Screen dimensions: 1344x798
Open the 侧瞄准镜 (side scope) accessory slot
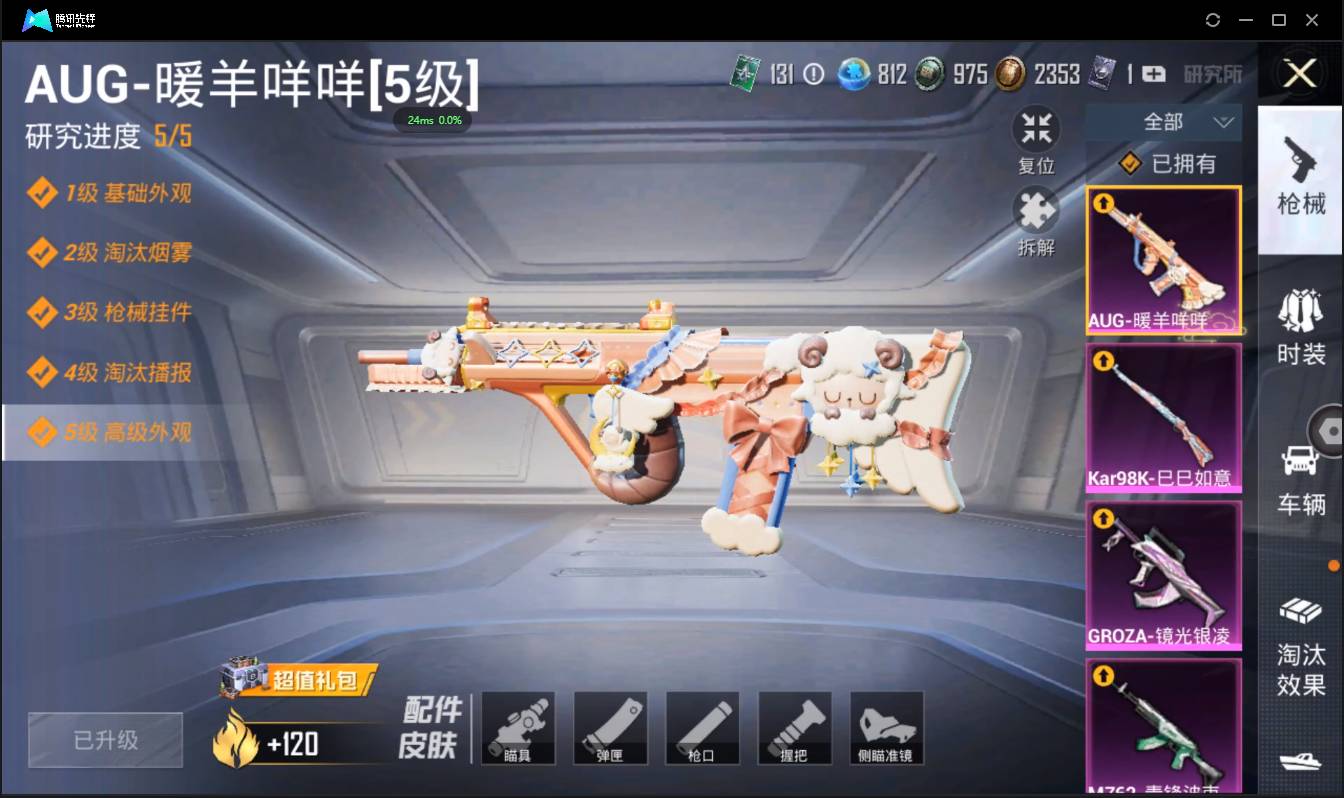click(x=886, y=728)
